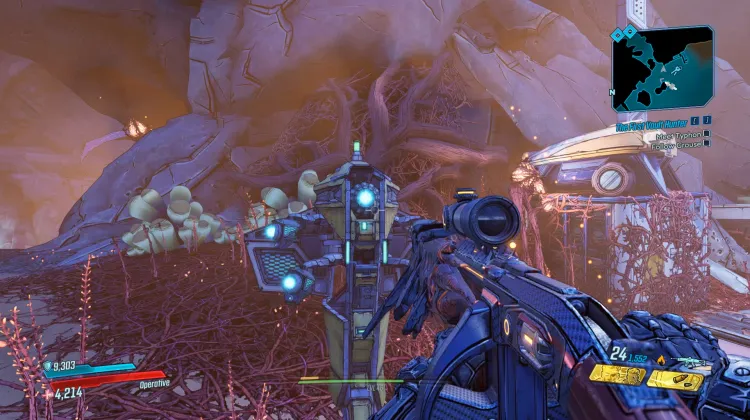Click the Follow Grouse objective checkbox

pos(707,144)
